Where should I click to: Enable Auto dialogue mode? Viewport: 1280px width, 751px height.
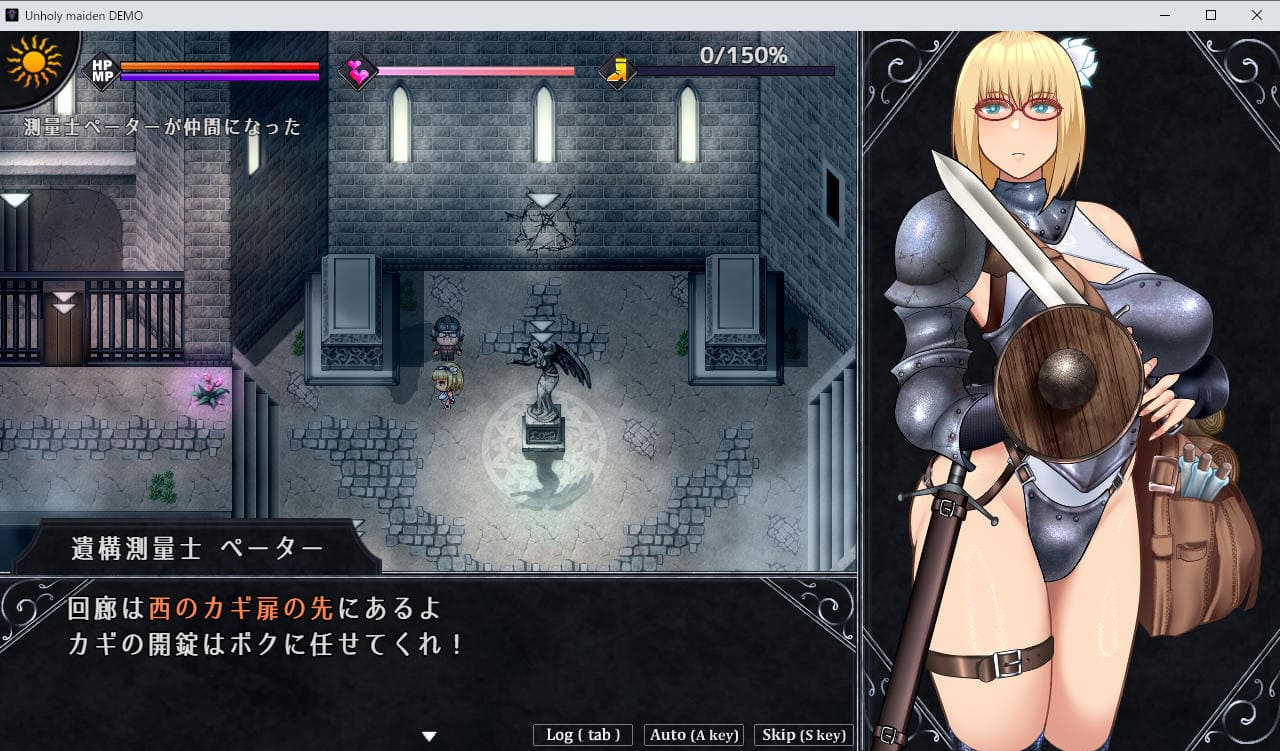click(694, 735)
